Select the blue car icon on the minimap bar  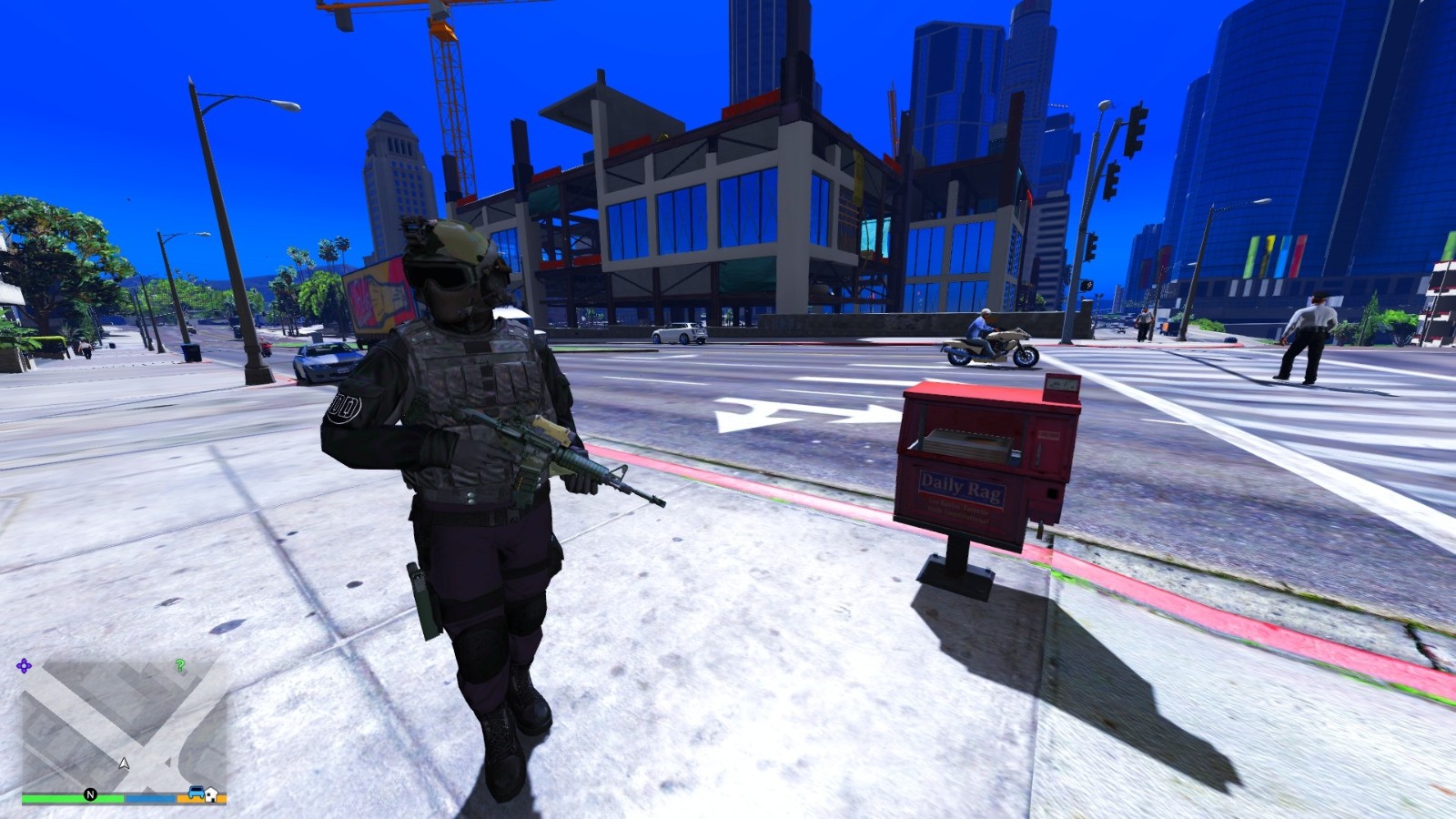click(x=197, y=794)
